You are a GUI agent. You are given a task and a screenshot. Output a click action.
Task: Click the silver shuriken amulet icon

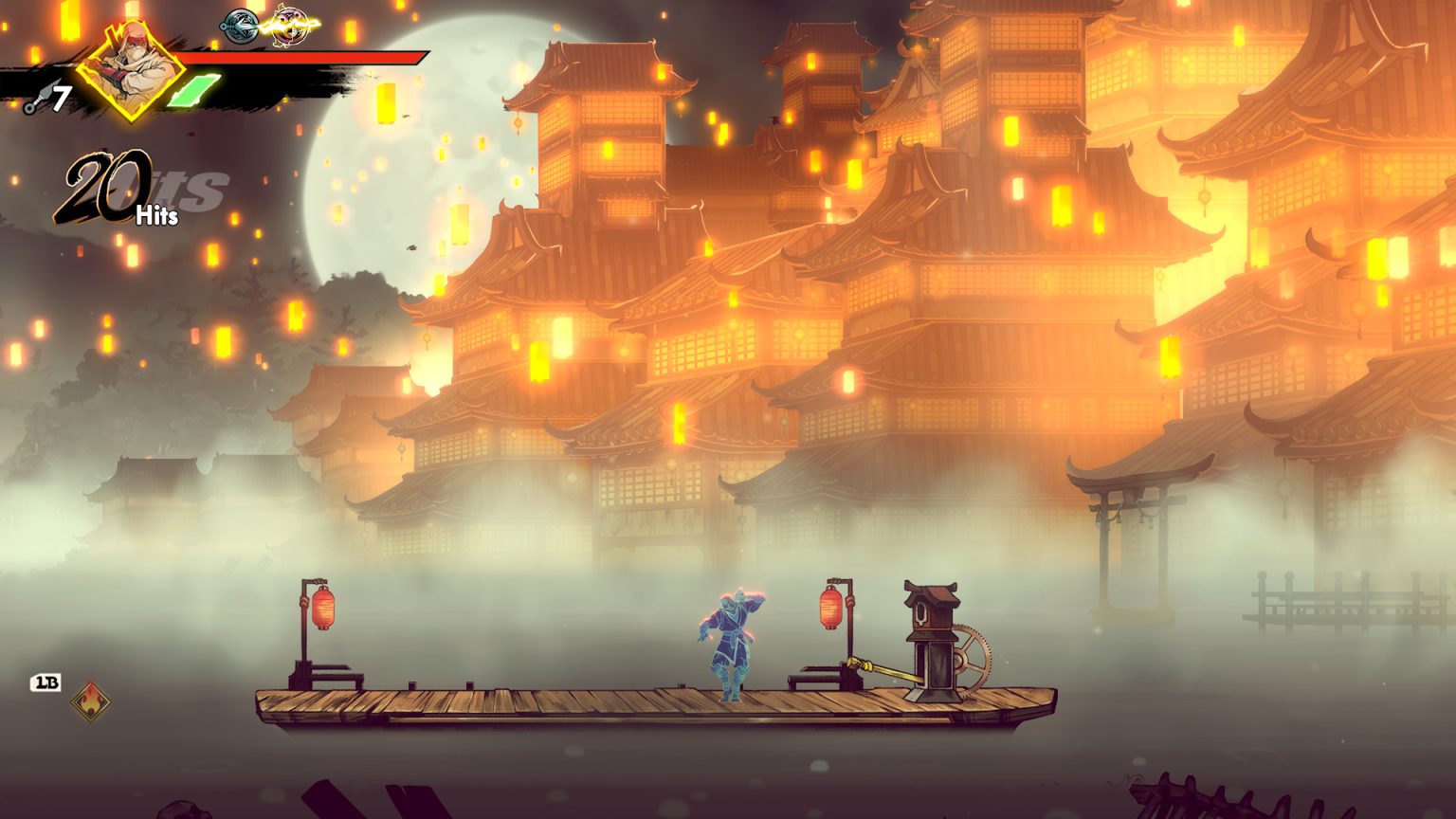click(237, 26)
